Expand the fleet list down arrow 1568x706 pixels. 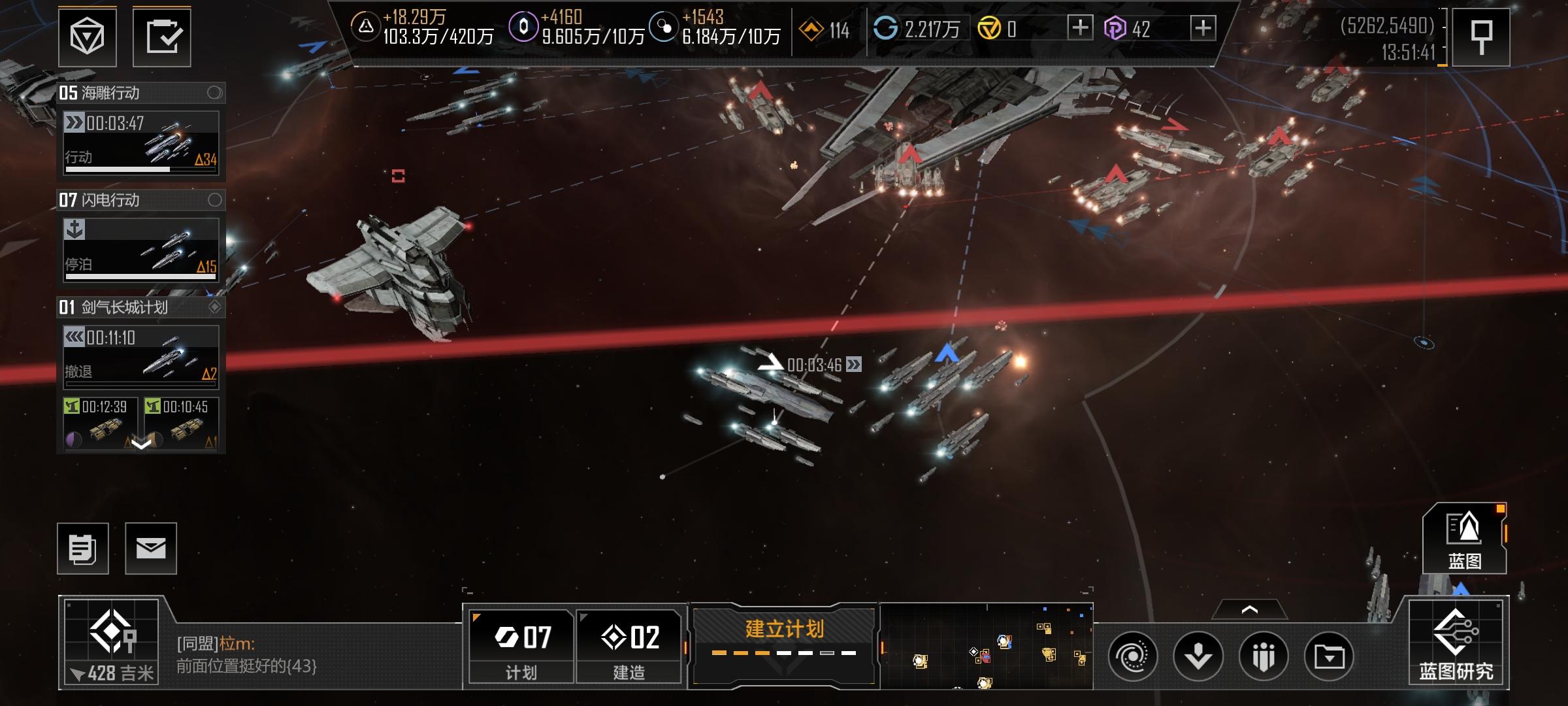[141, 445]
